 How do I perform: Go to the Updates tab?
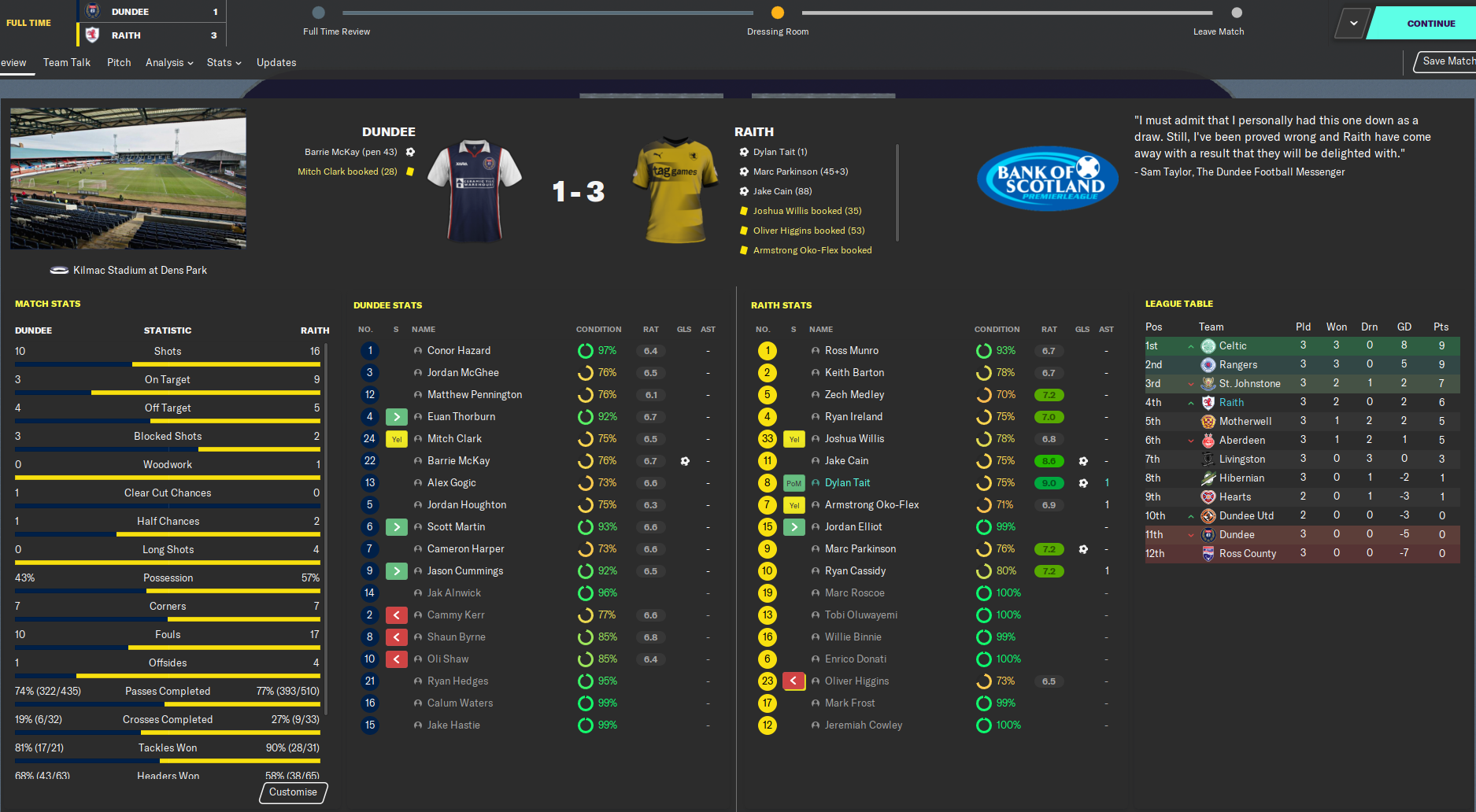click(276, 63)
